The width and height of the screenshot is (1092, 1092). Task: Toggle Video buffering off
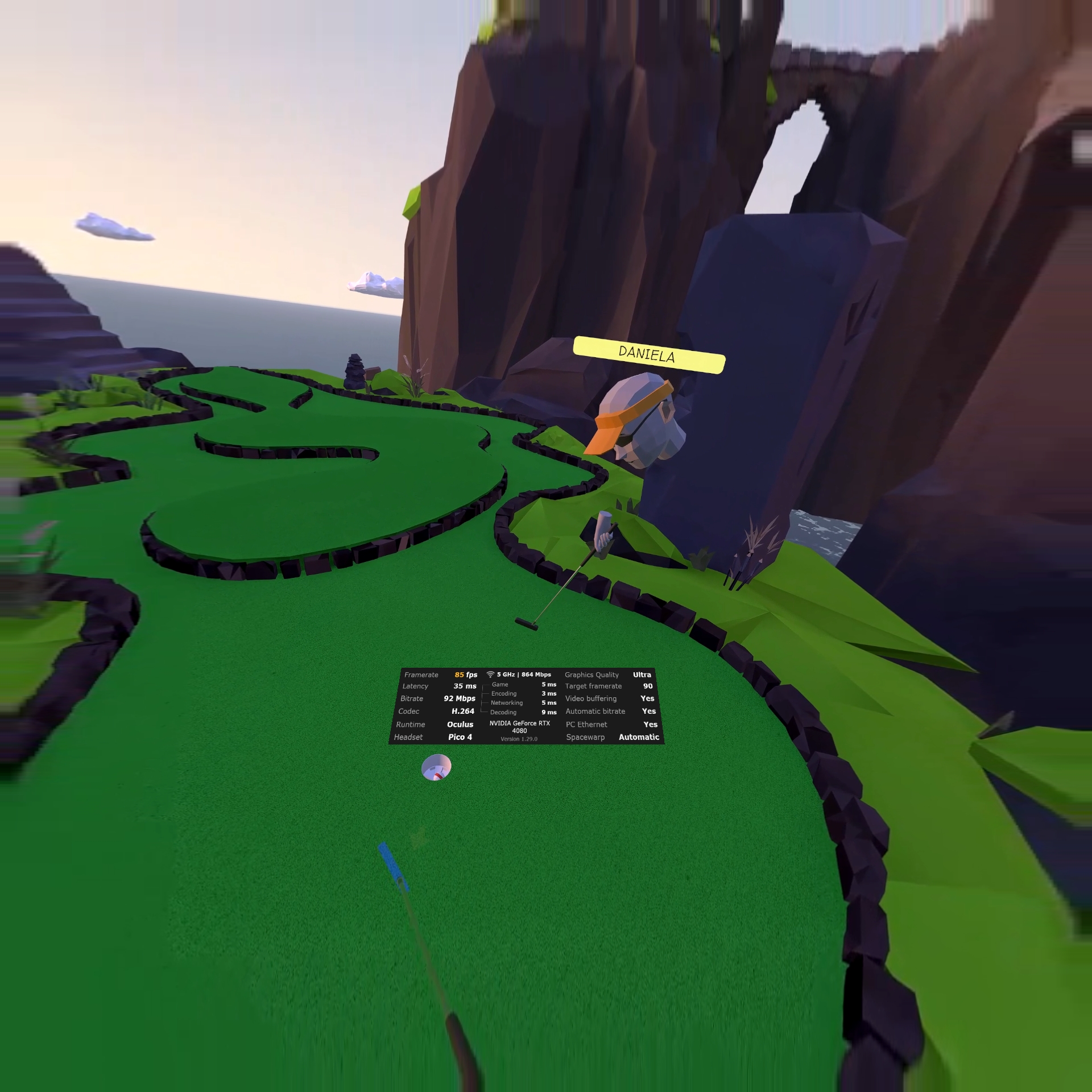click(x=648, y=698)
